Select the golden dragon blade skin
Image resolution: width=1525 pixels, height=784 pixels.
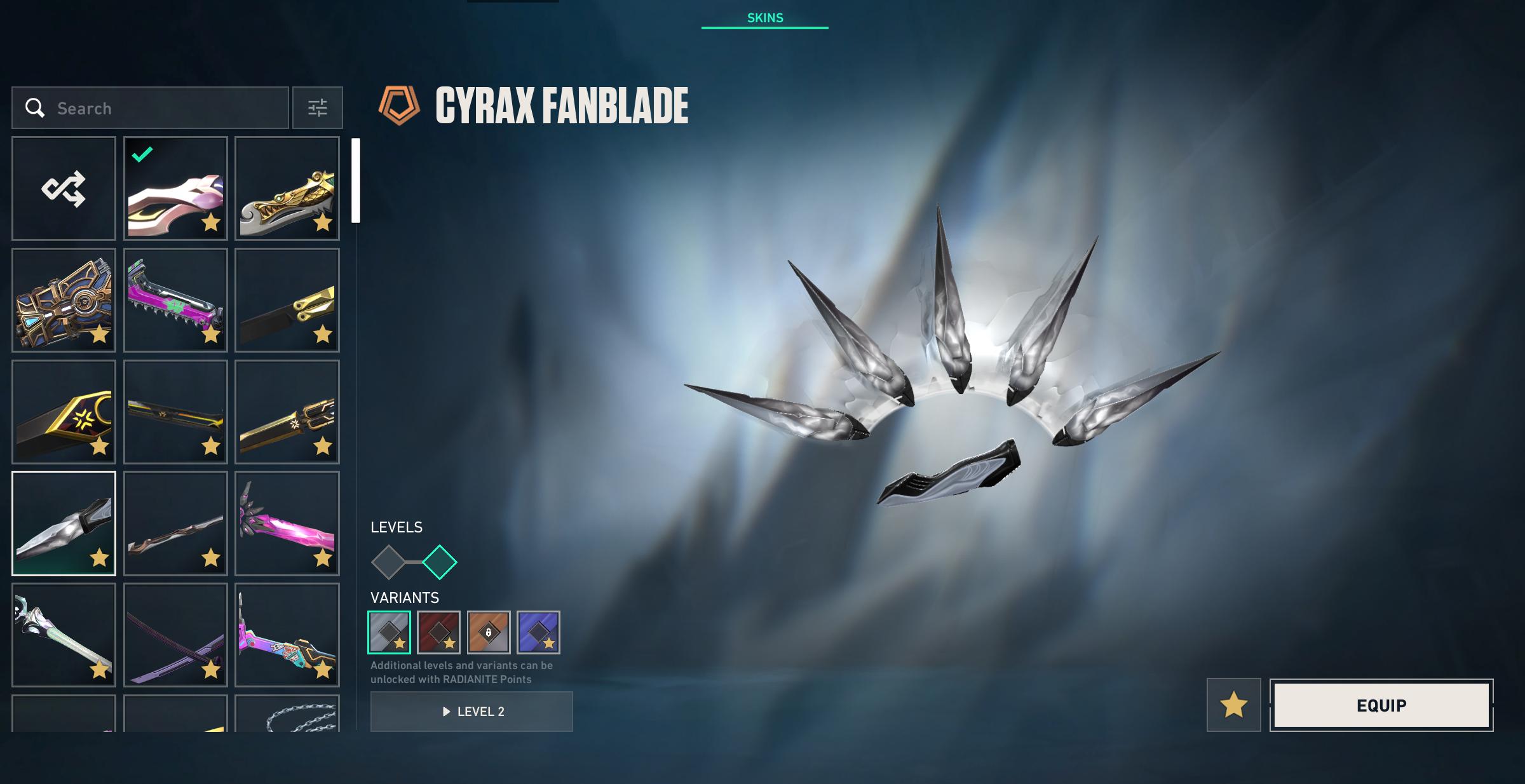pos(287,188)
